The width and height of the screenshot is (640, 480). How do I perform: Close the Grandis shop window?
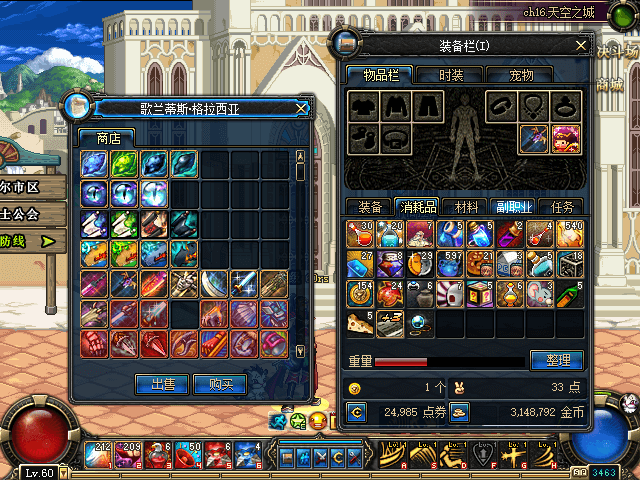tap(302, 108)
